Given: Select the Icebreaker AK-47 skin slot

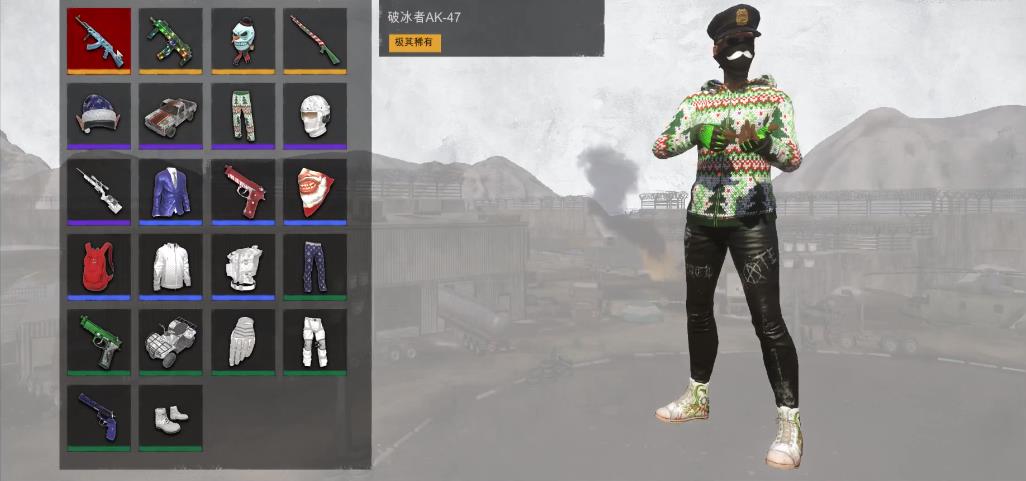Looking at the screenshot, I should click(x=99, y=39).
